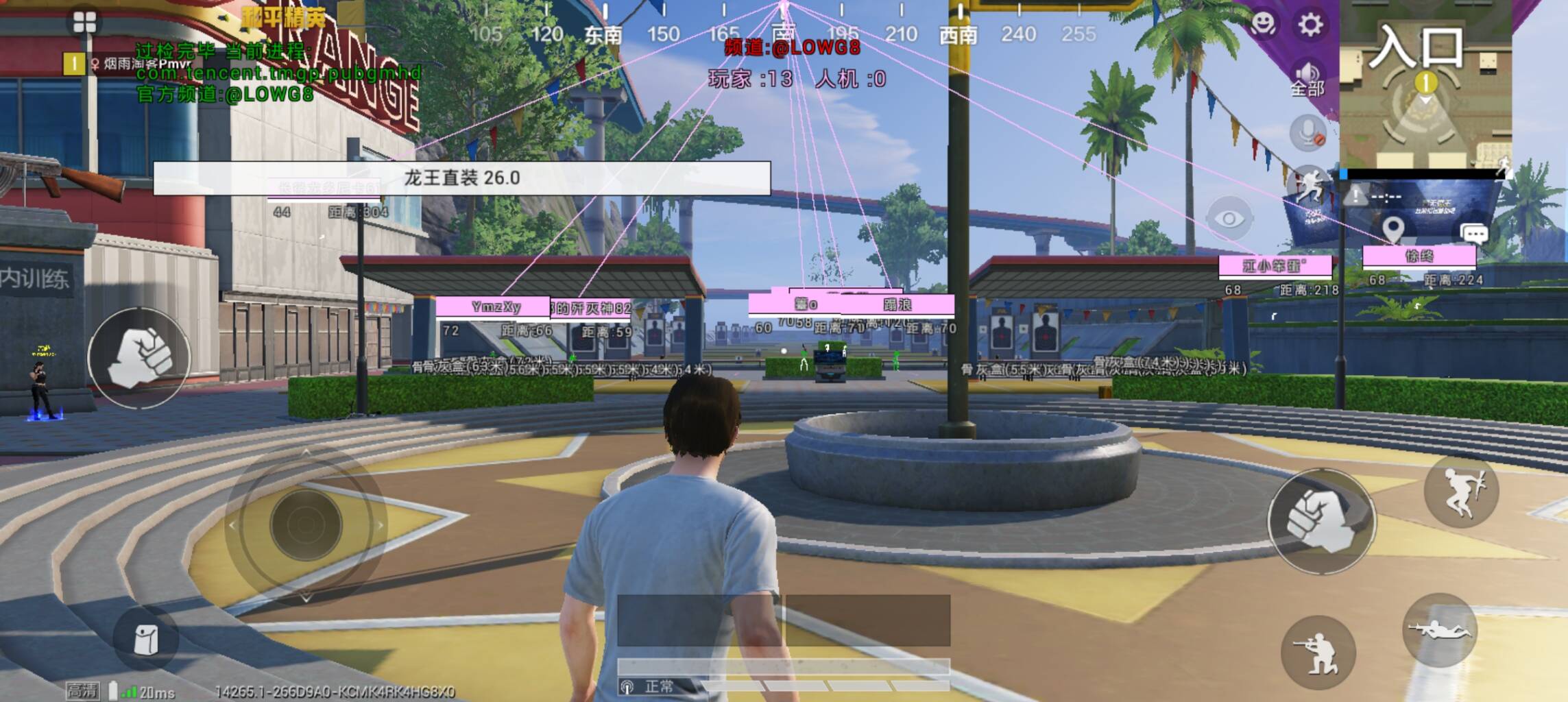The image size is (1568, 702).
Task: Click the 龙王直装 26.0 overlay banner
Action: pos(461,178)
